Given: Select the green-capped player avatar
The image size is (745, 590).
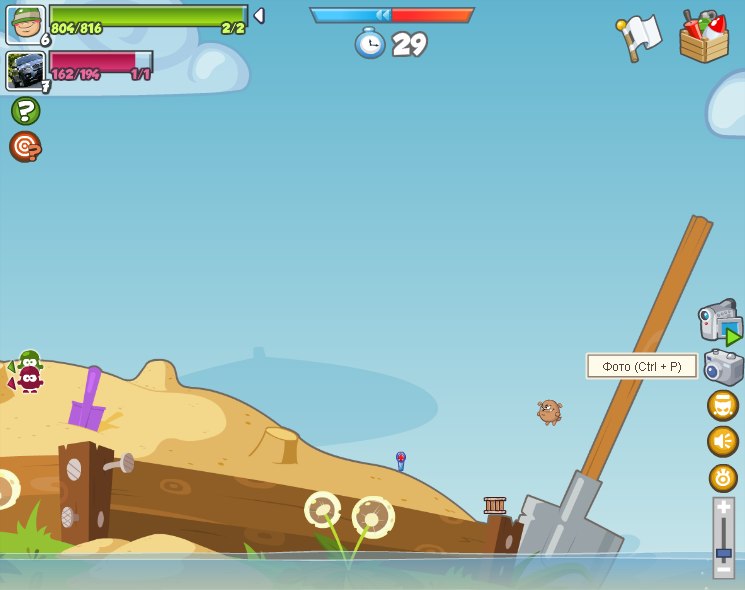Looking at the screenshot, I should point(25,24).
